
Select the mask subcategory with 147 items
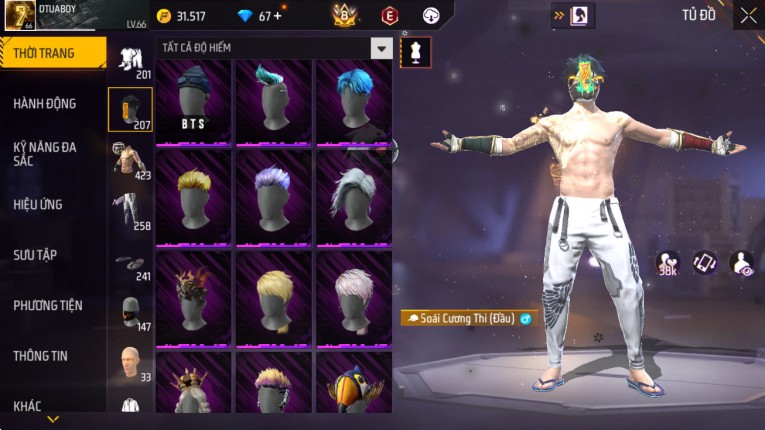pos(130,312)
